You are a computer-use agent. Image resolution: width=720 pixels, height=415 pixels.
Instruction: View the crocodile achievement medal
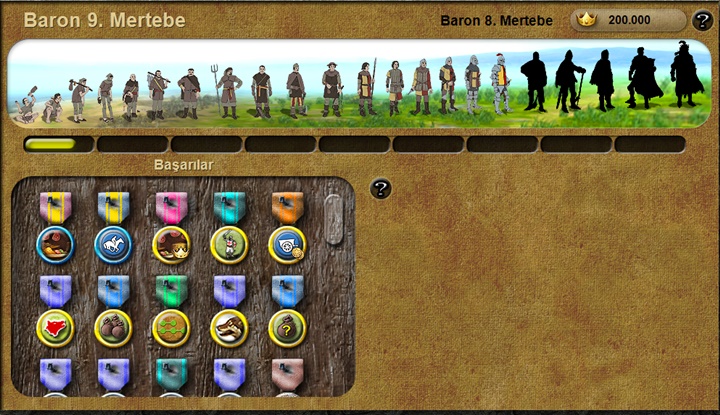click(229, 327)
